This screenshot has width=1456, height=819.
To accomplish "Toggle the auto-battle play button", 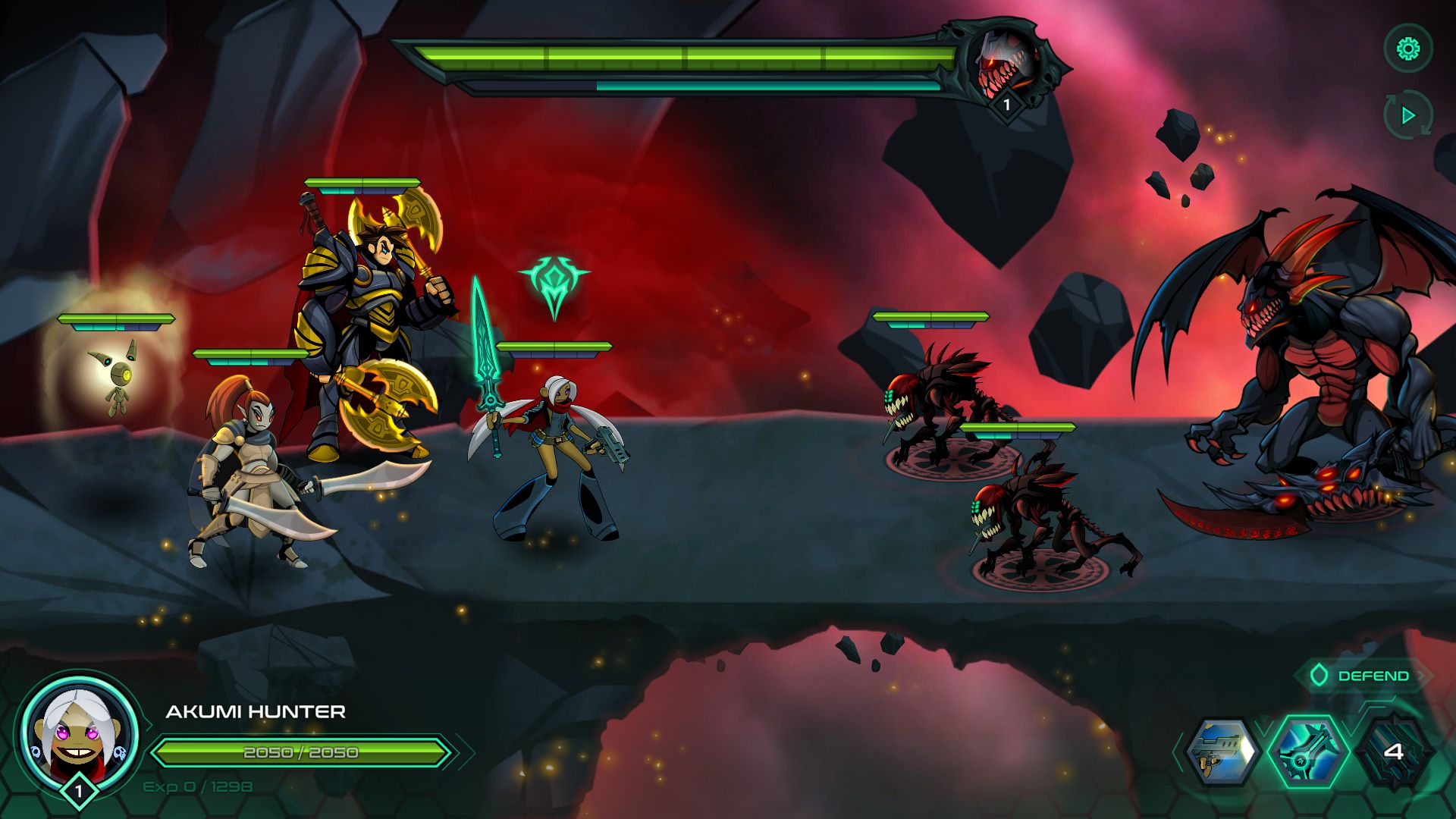I will point(1408,115).
